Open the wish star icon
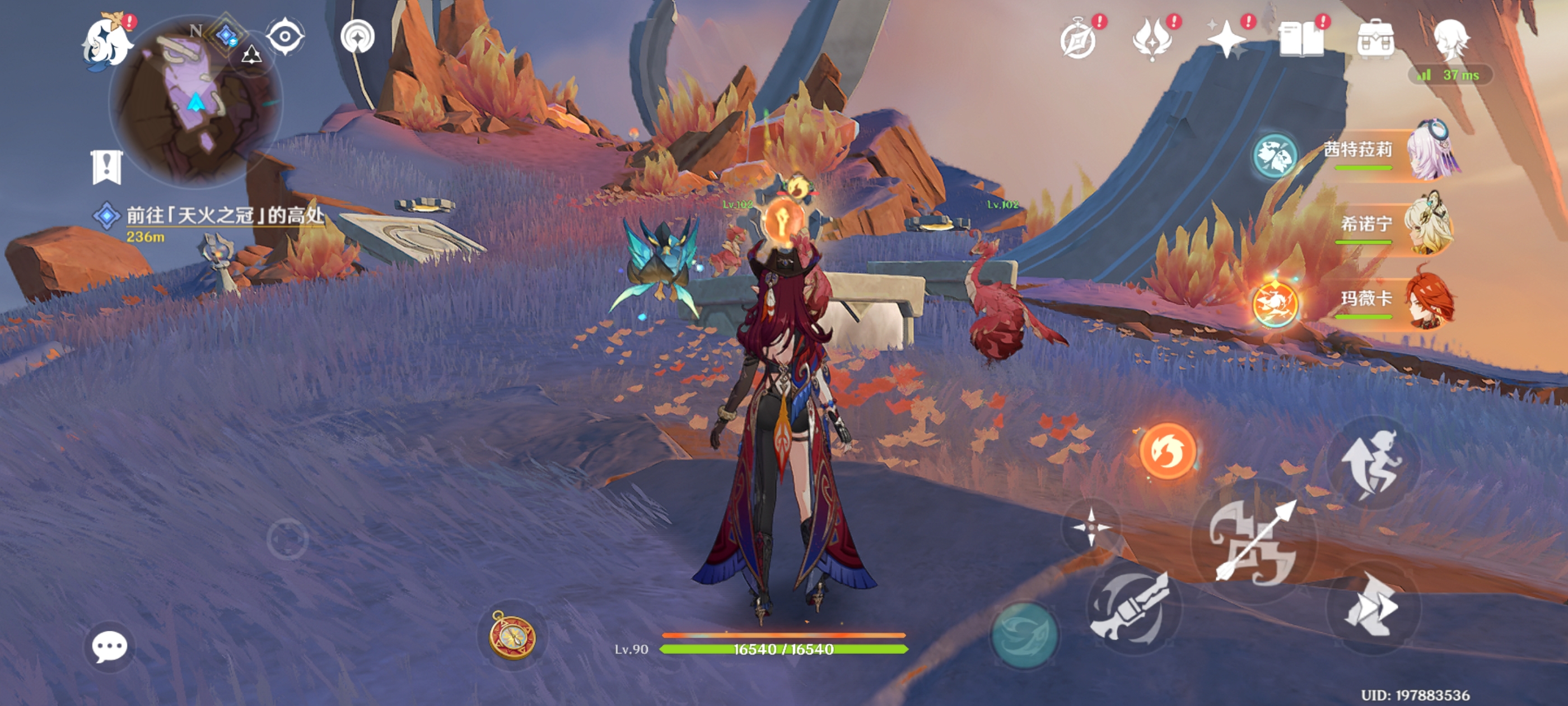 (1226, 40)
